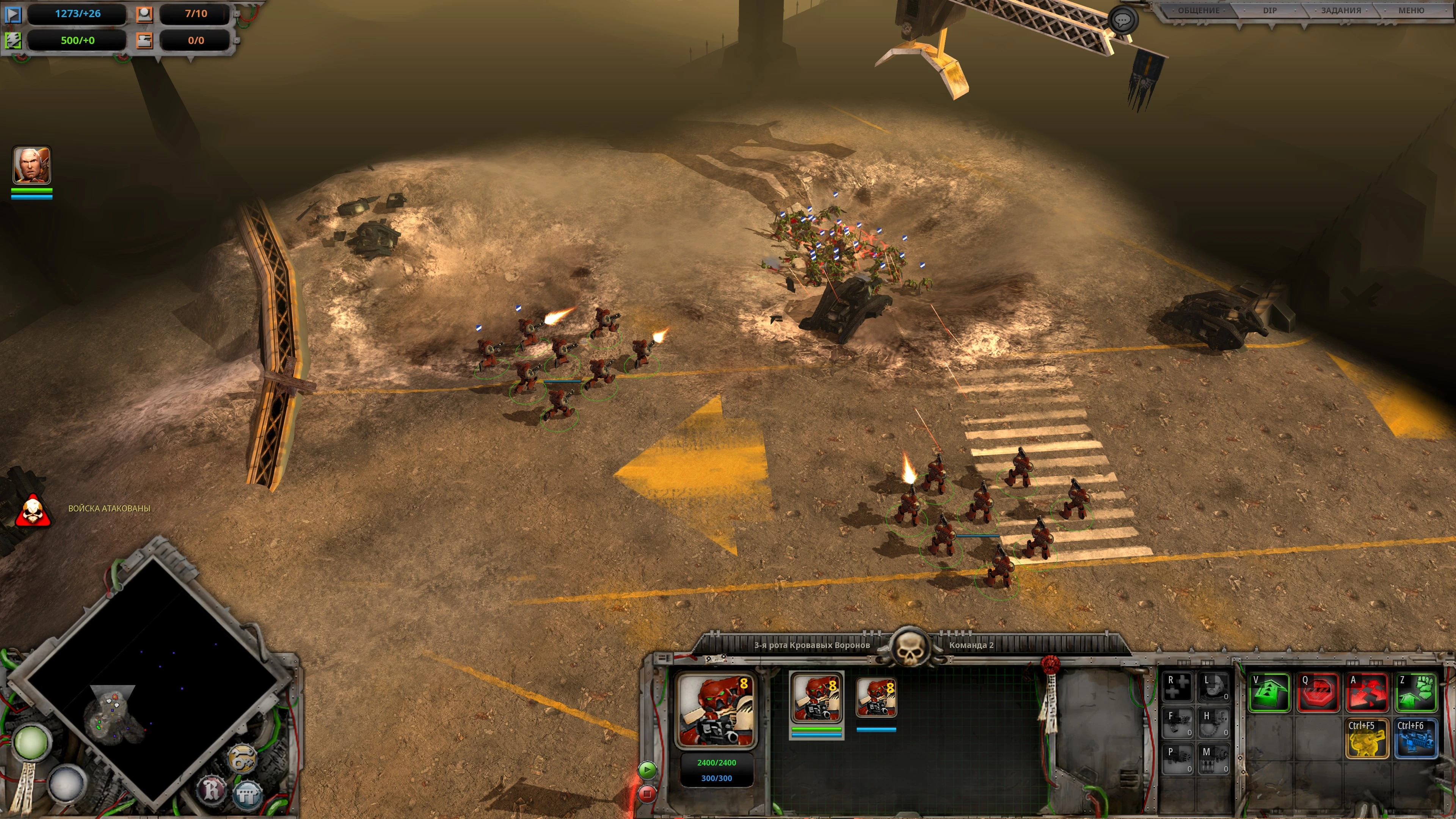Viewport: 1456px width, 819px height.
Task: Open the МЕНЮ game menu
Action: click(x=1411, y=11)
